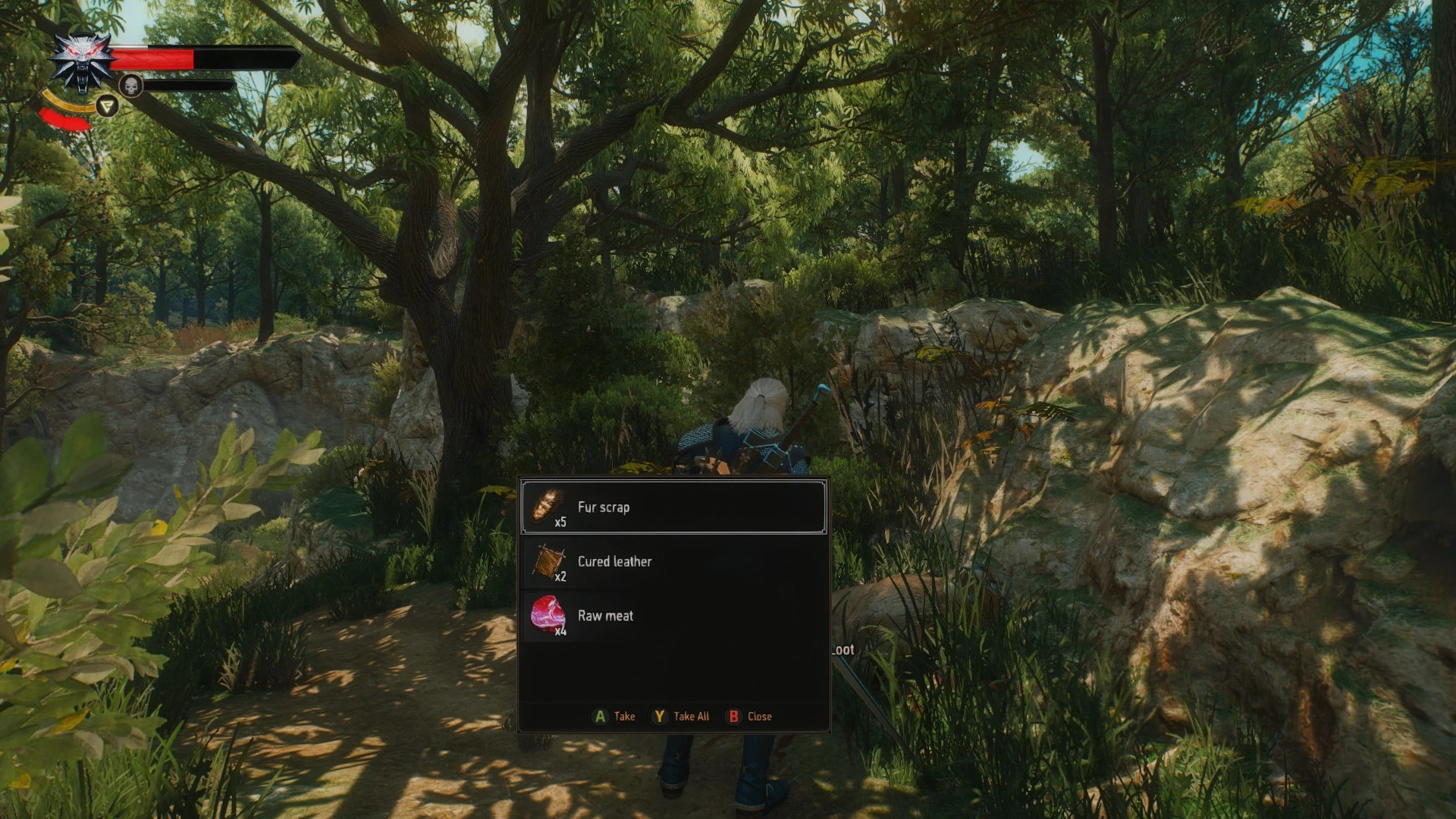The height and width of the screenshot is (819, 1456).
Task: Click the Take button
Action: pos(625,715)
